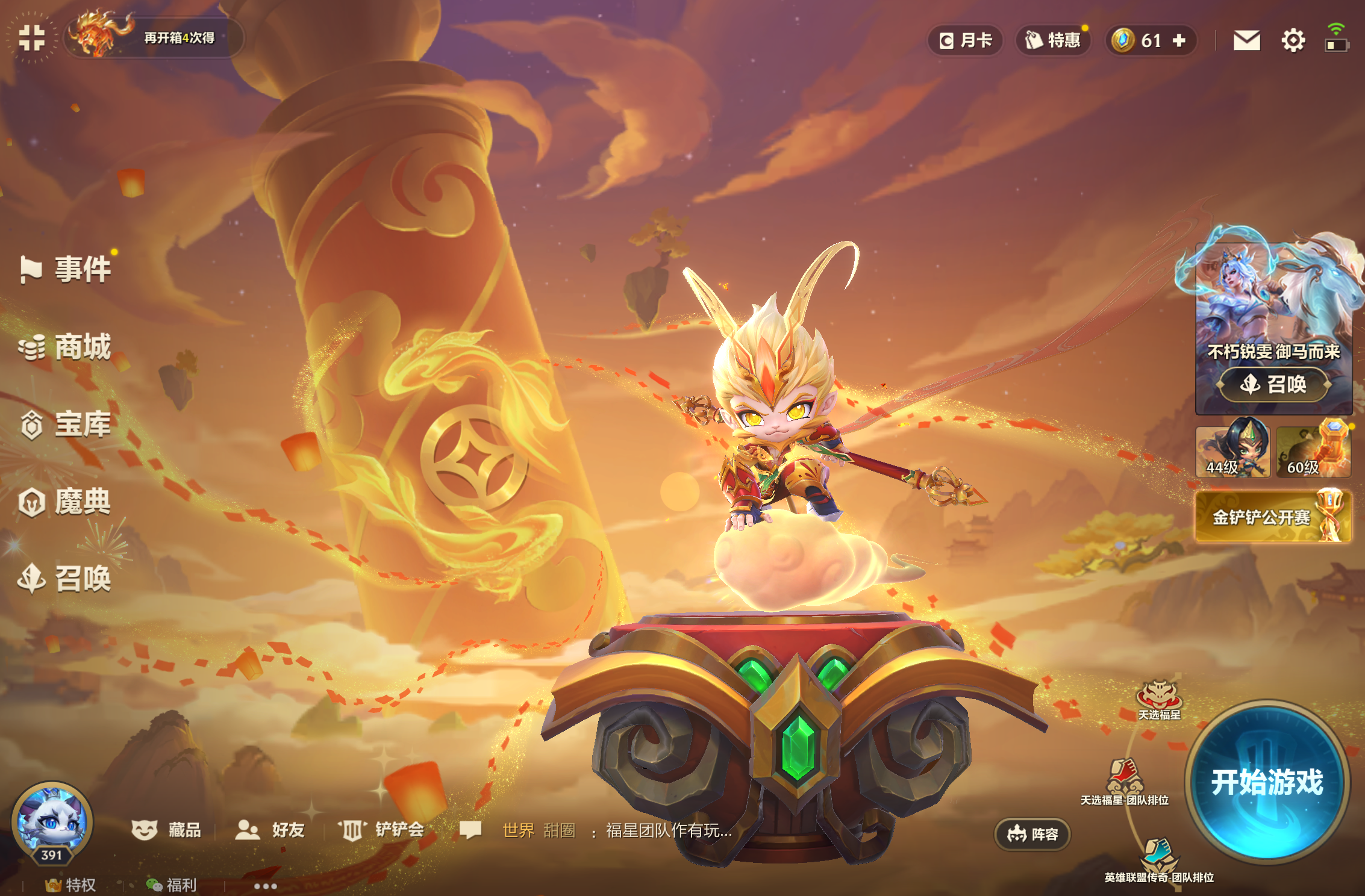Open the 月卡 monthly card
This screenshot has width=1365, height=896.
[966, 40]
